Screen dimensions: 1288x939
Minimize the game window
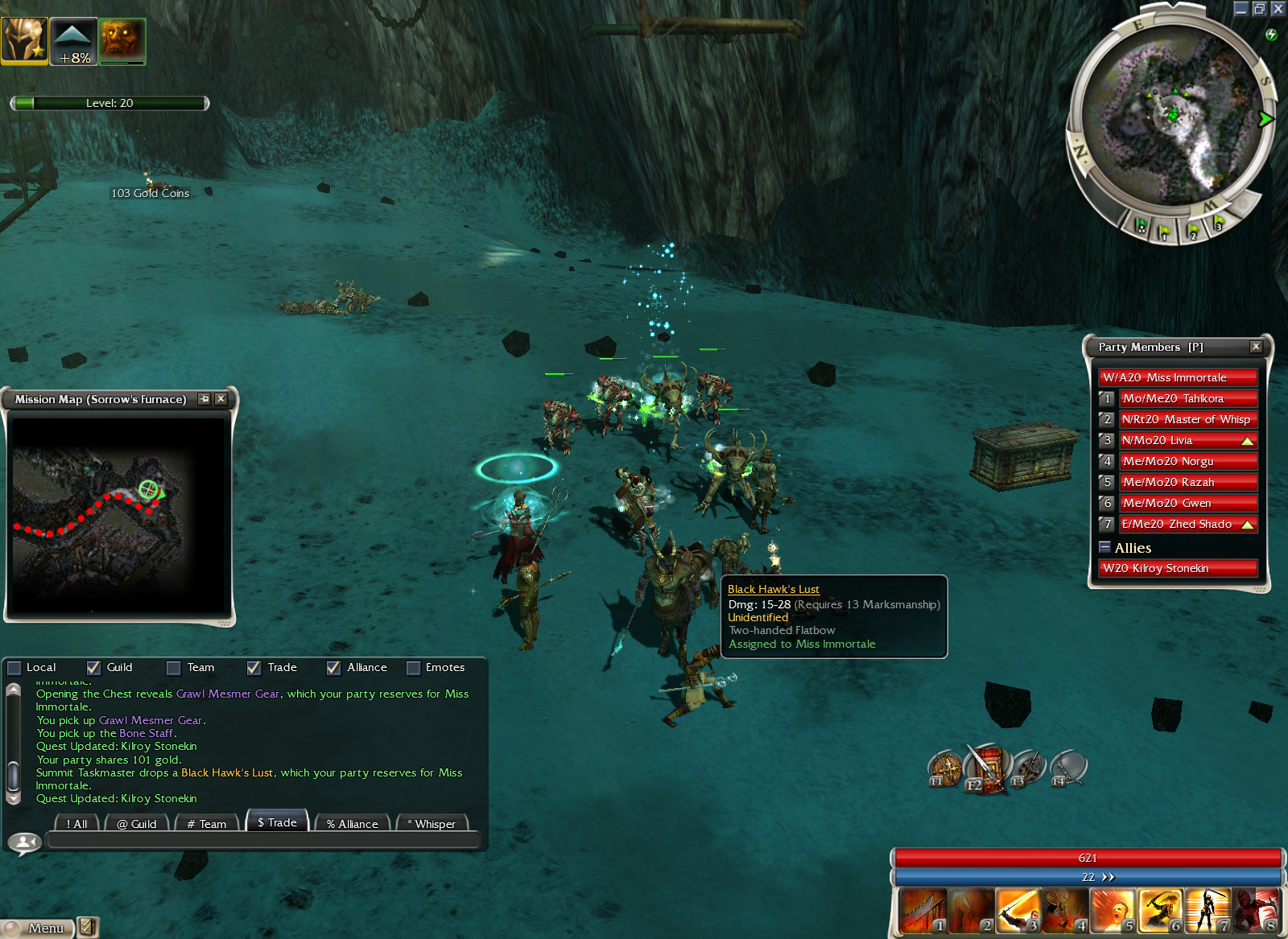point(1241,9)
